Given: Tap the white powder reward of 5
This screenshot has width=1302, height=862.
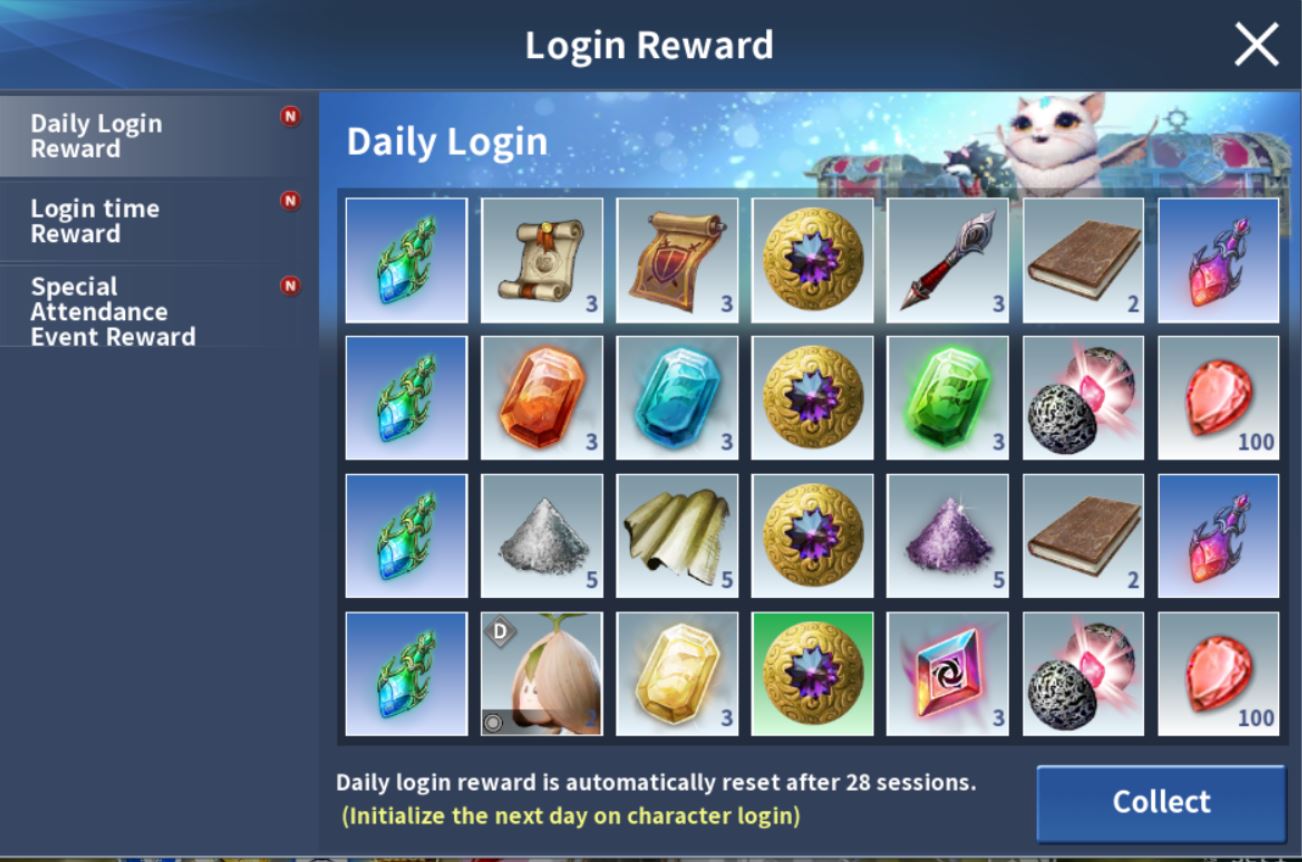Looking at the screenshot, I should click(540, 537).
